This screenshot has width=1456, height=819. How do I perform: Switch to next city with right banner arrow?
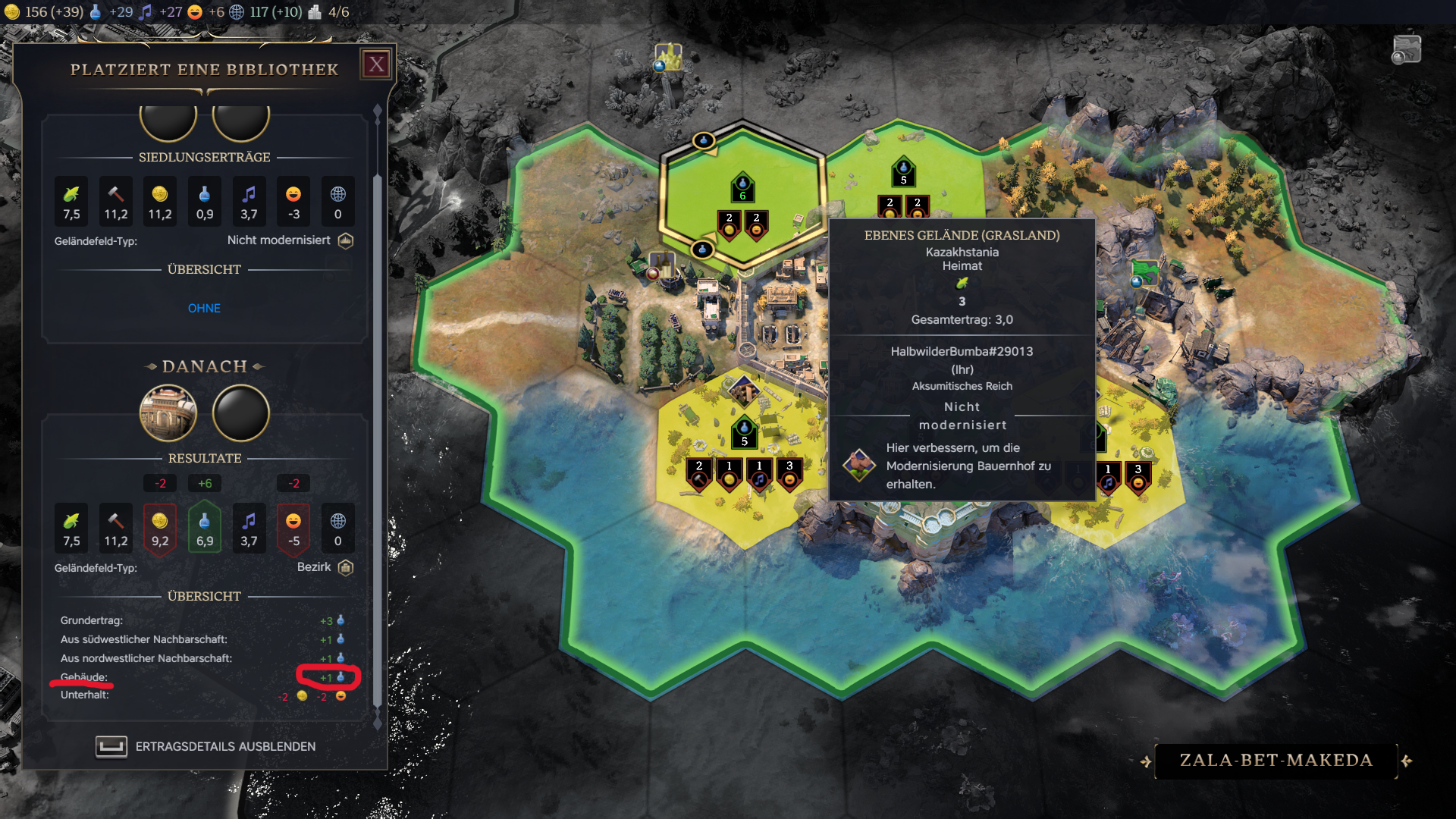point(1407,761)
